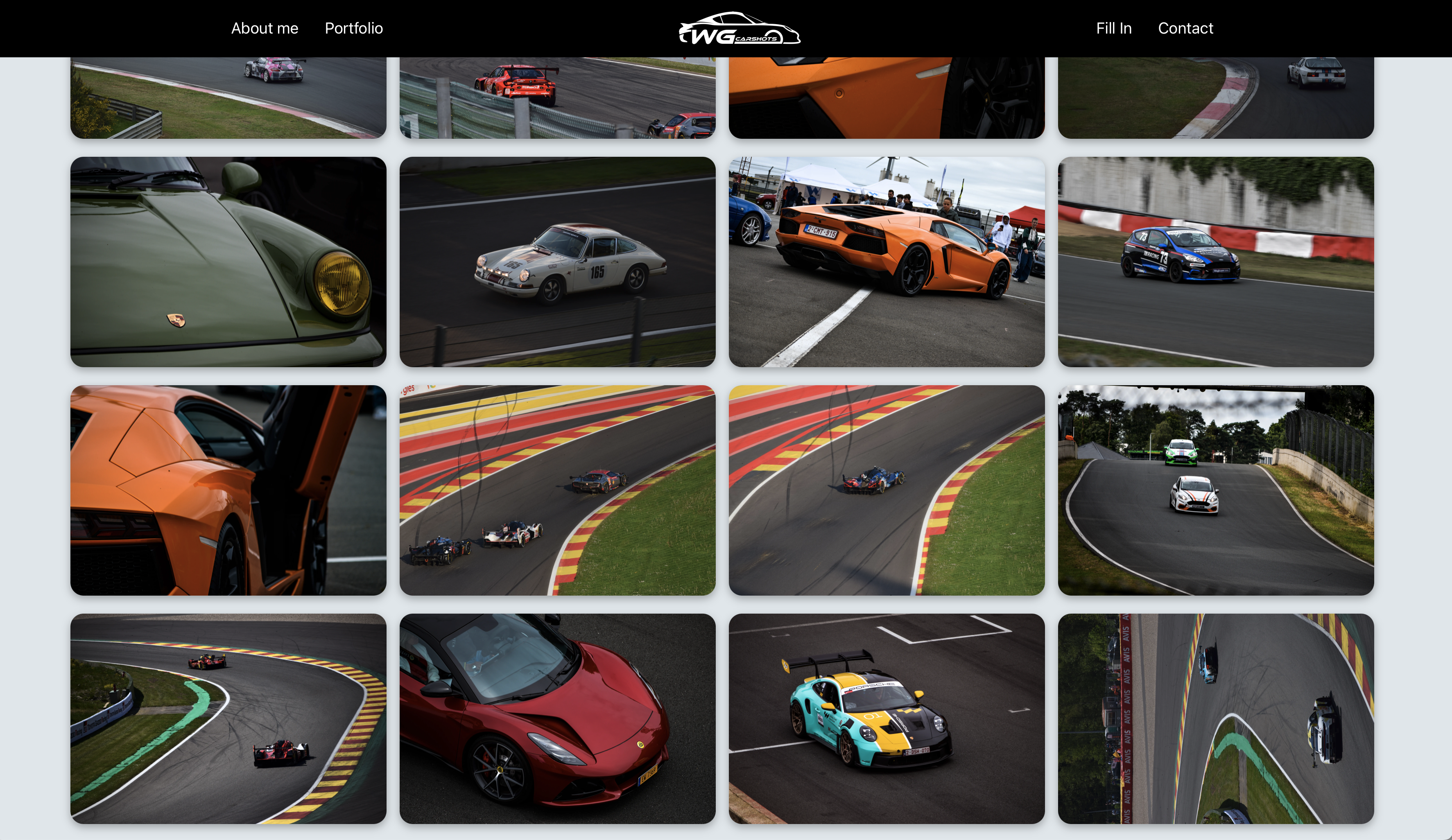View the white Porsche number 165 photo
This screenshot has width=1452, height=840.
click(x=557, y=262)
